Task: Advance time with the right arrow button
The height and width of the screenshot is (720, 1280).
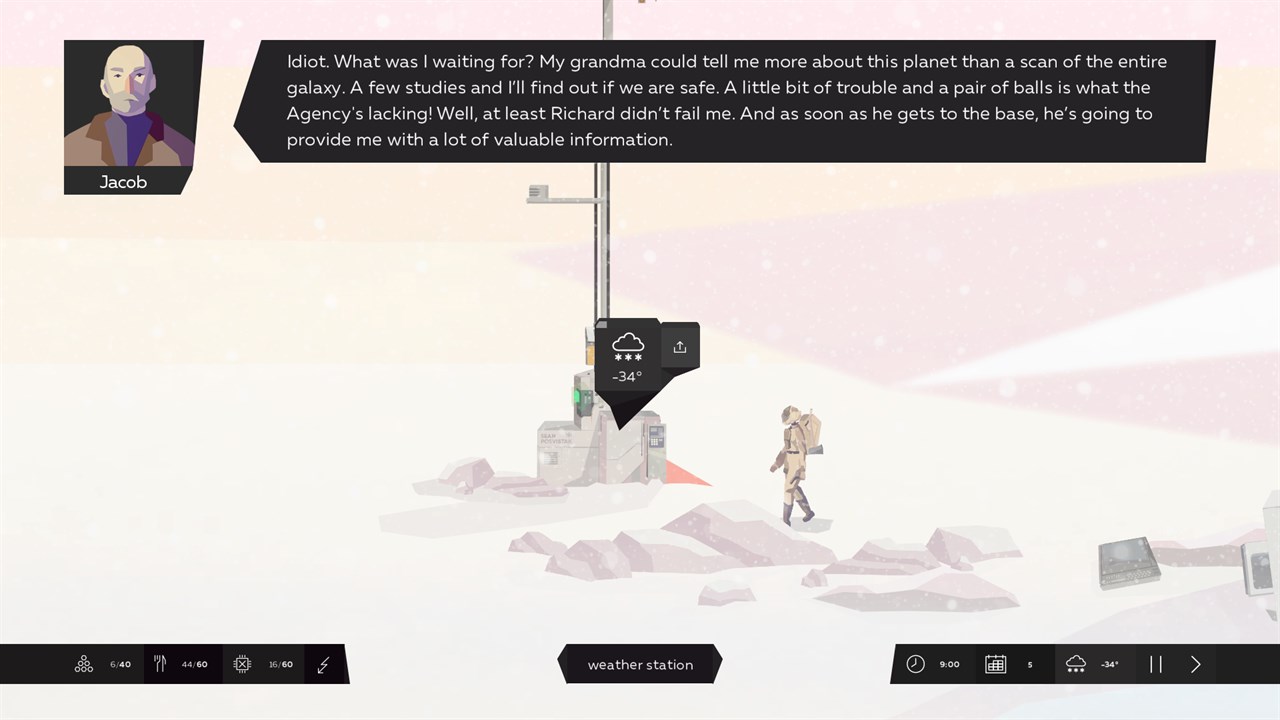Action: tap(1195, 664)
